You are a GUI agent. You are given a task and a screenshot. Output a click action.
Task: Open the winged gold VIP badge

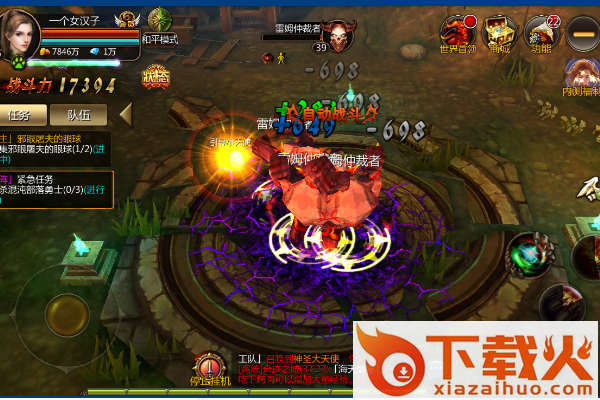tap(128, 20)
